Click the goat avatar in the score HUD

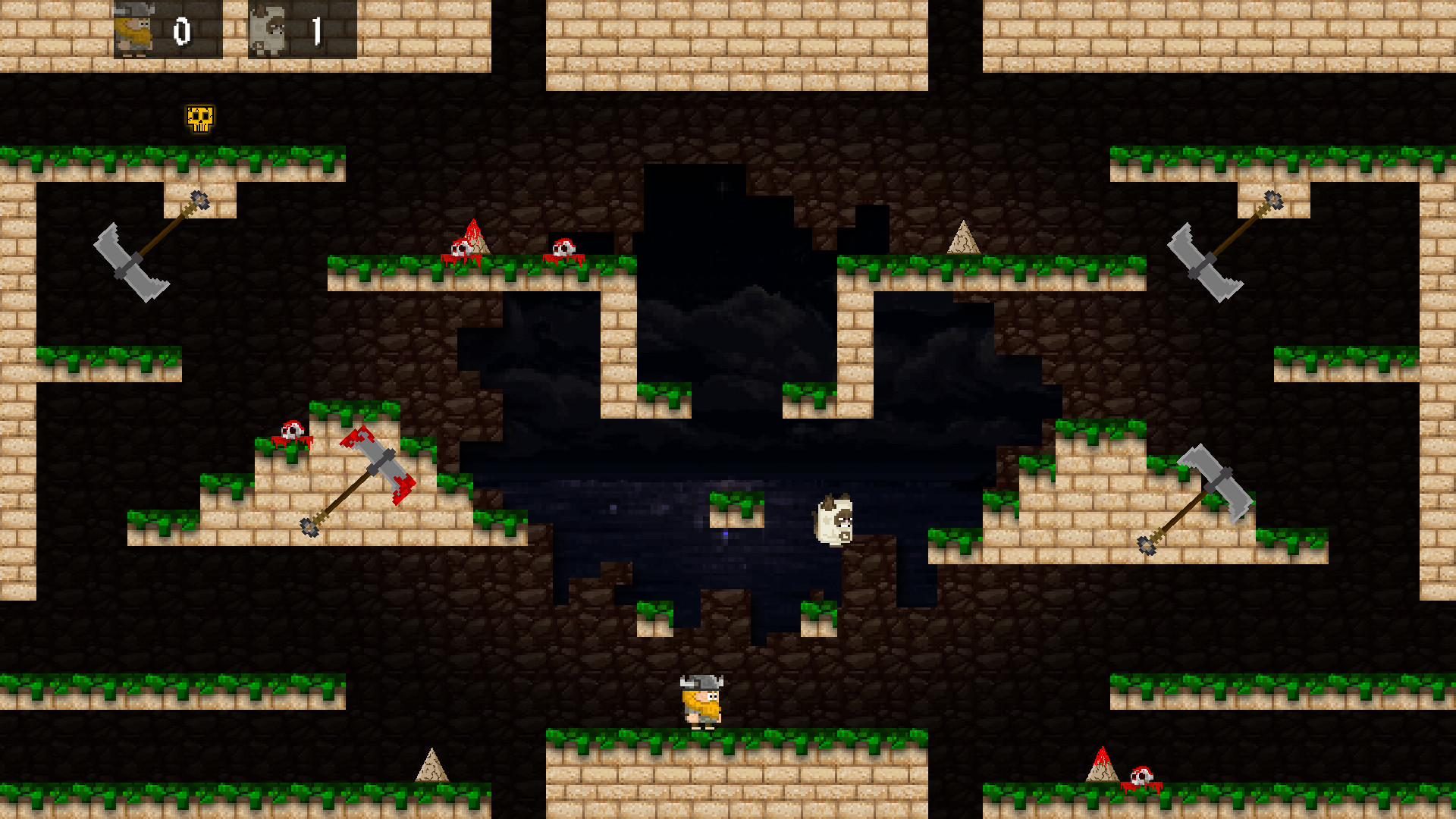click(267, 29)
